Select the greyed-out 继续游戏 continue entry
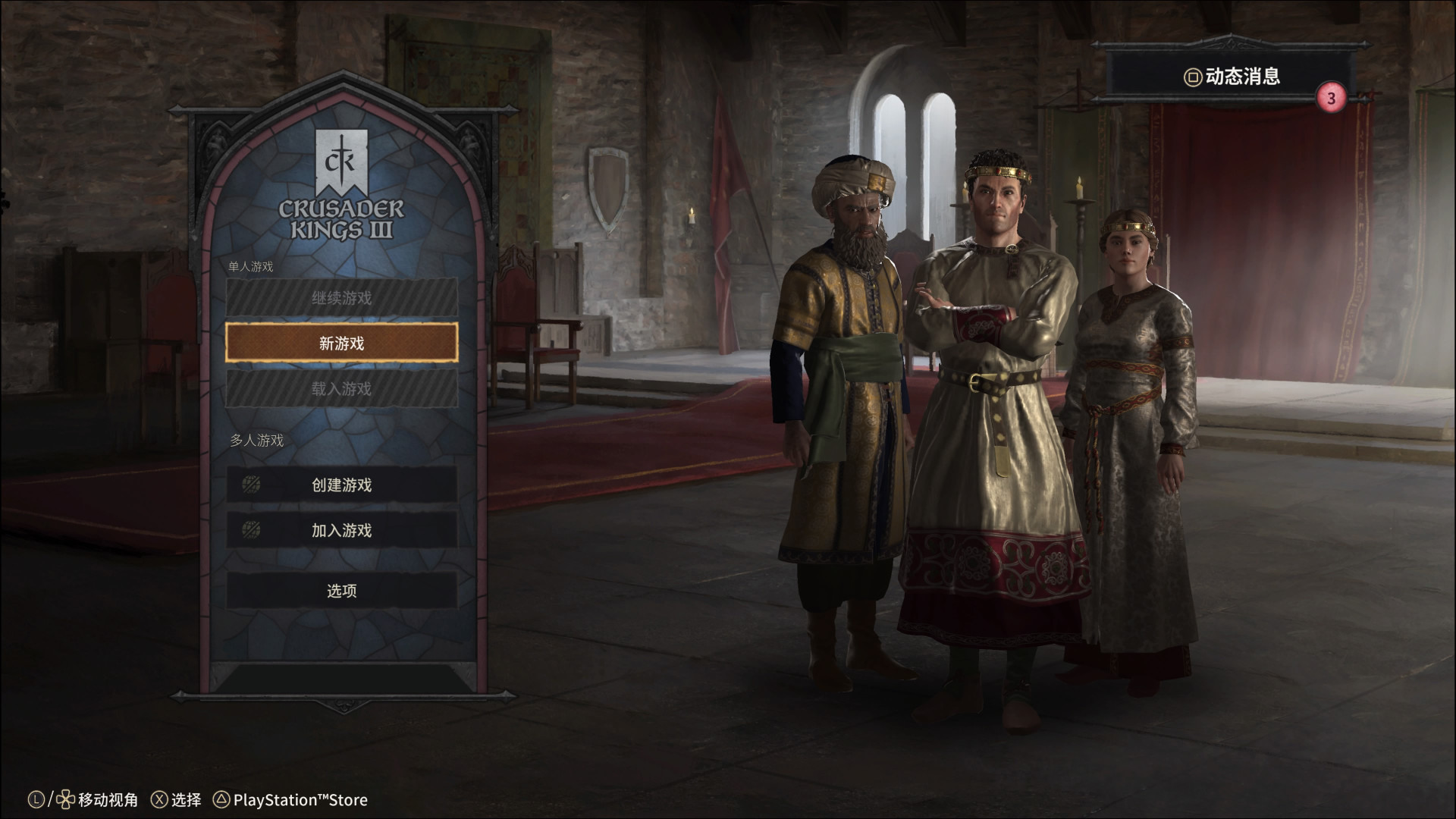This screenshot has width=1456, height=819. [x=341, y=298]
